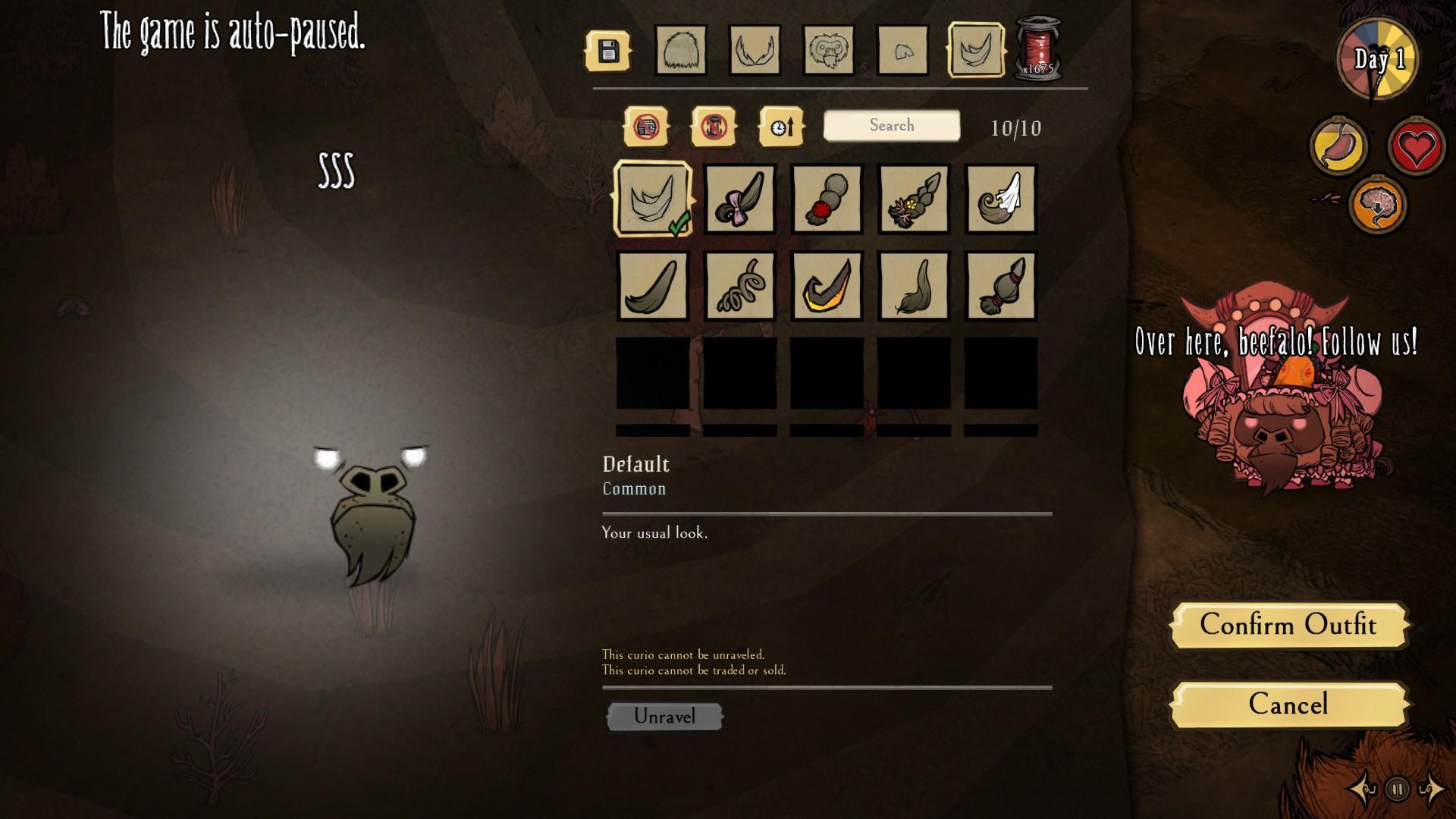Toggle the crossed-out chest filter

[x=646, y=127]
